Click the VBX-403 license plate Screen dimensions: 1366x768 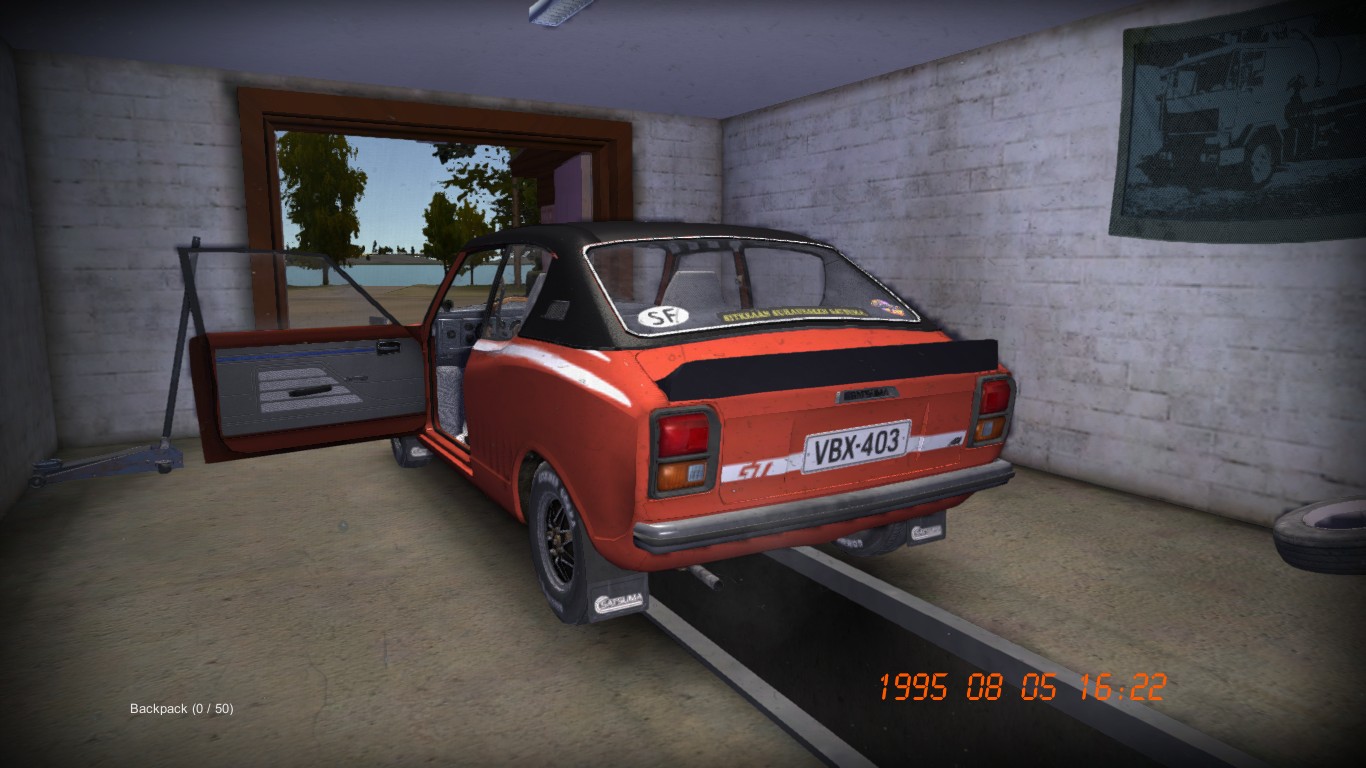(855, 446)
